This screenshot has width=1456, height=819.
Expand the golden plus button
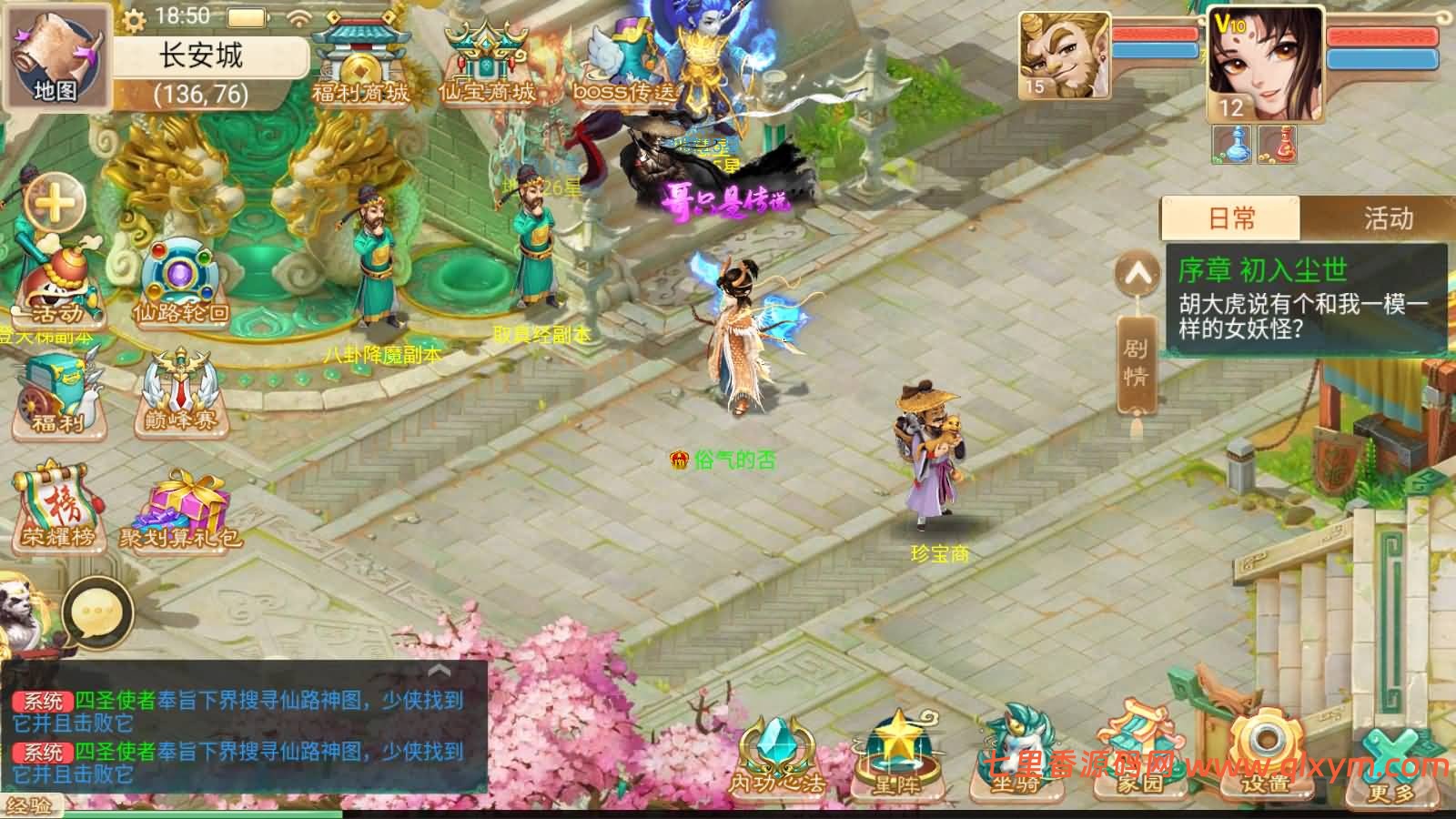pyautogui.click(x=55, y=202)
